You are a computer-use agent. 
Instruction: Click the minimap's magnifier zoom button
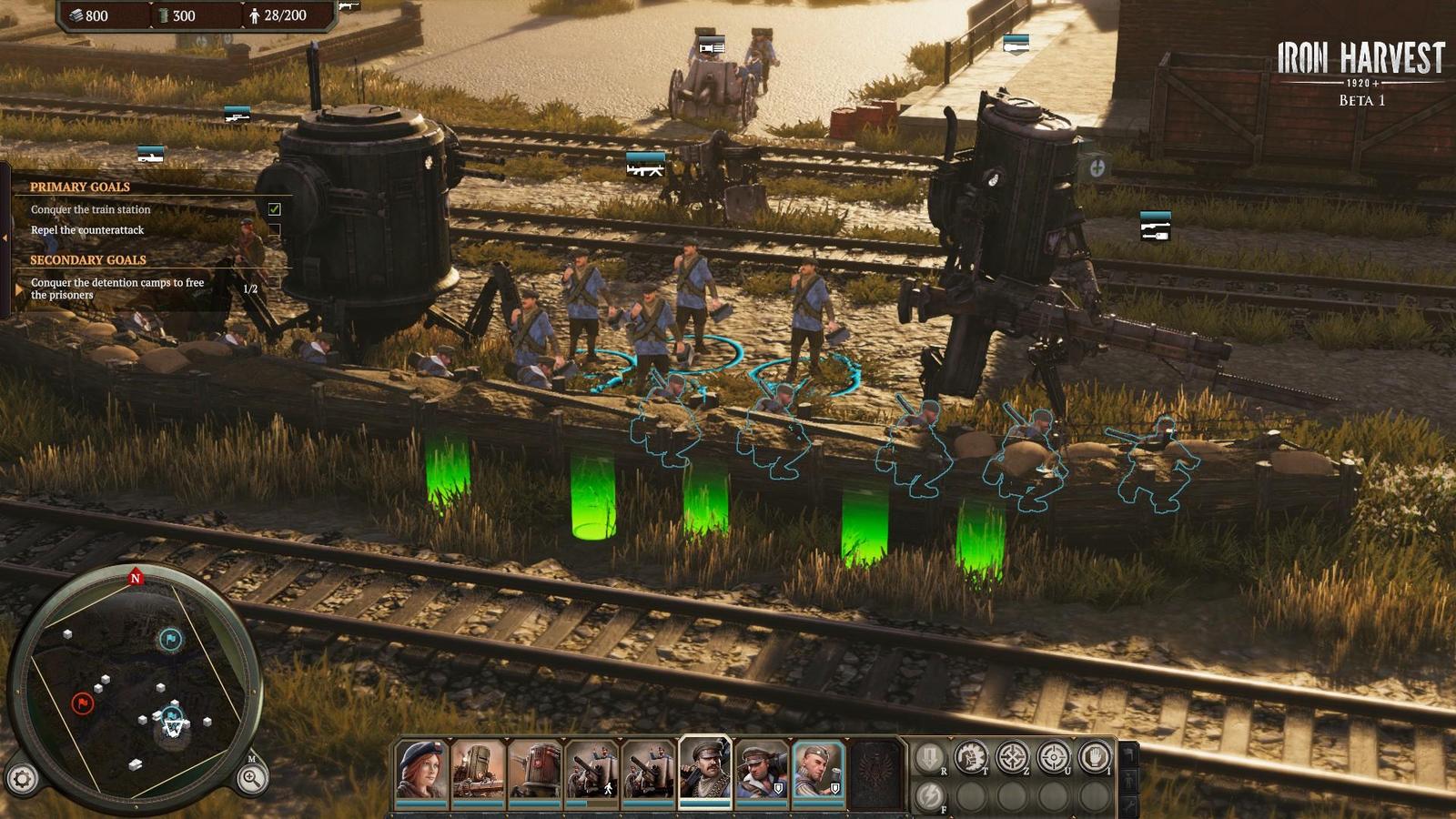tap(251, 778)
